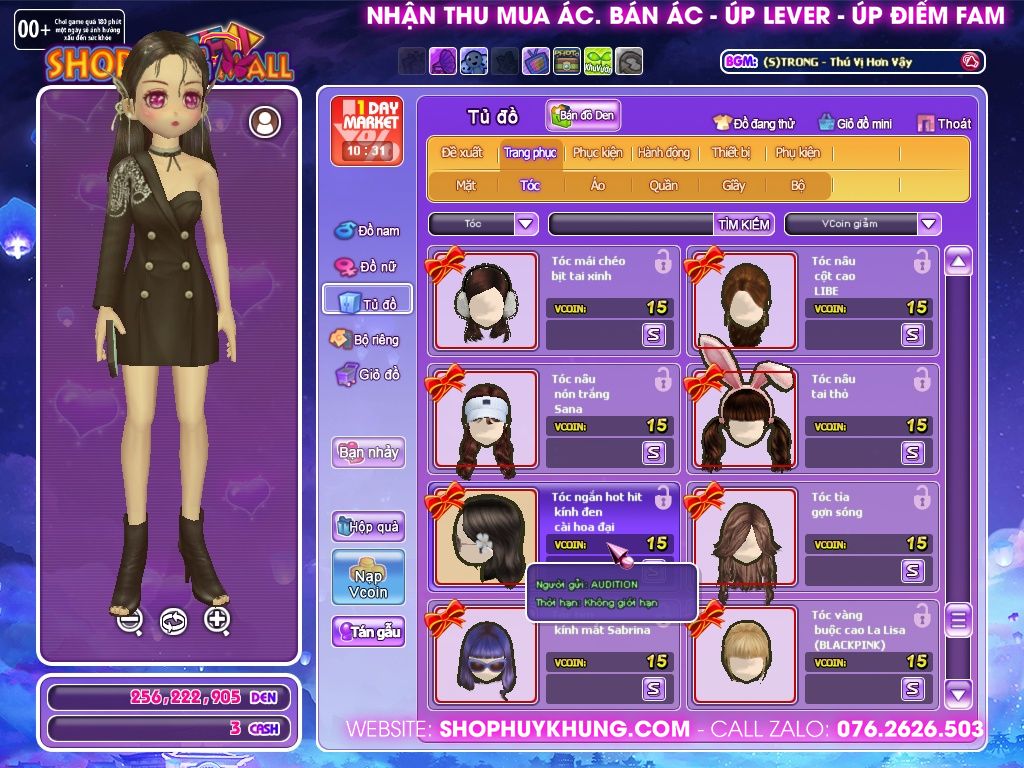Open the Giỏ đồ cart section
This screenshot has height=768, width=1024.
tap(367, 375)
